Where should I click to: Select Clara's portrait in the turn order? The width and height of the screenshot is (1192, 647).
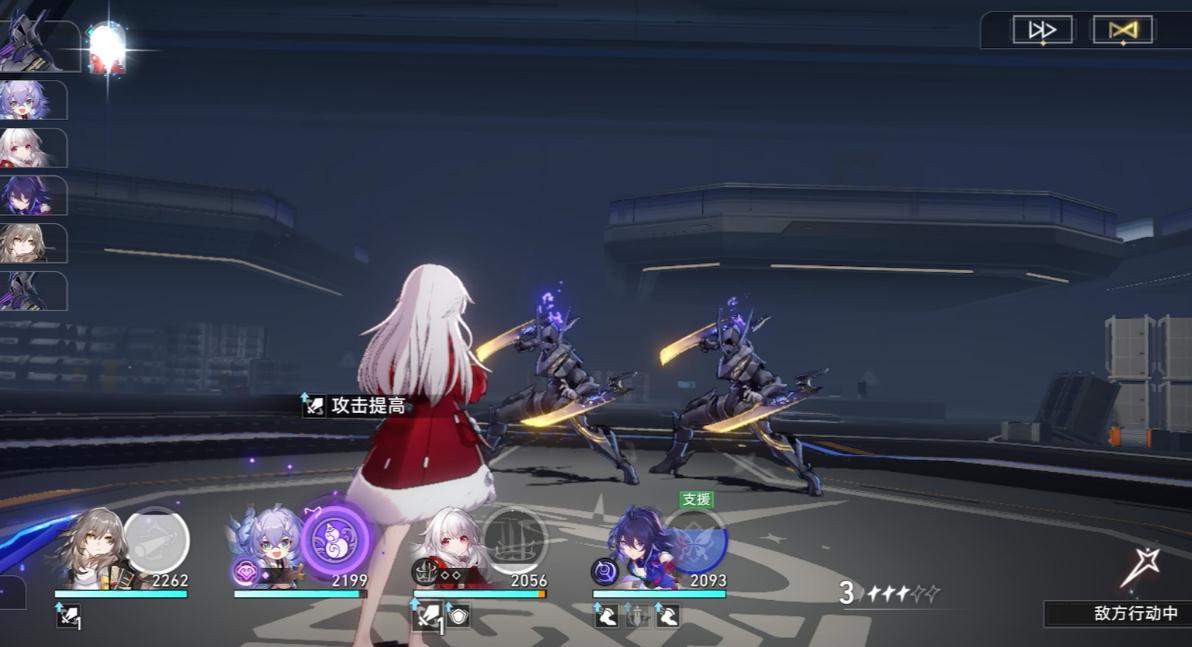coord(28,148)
